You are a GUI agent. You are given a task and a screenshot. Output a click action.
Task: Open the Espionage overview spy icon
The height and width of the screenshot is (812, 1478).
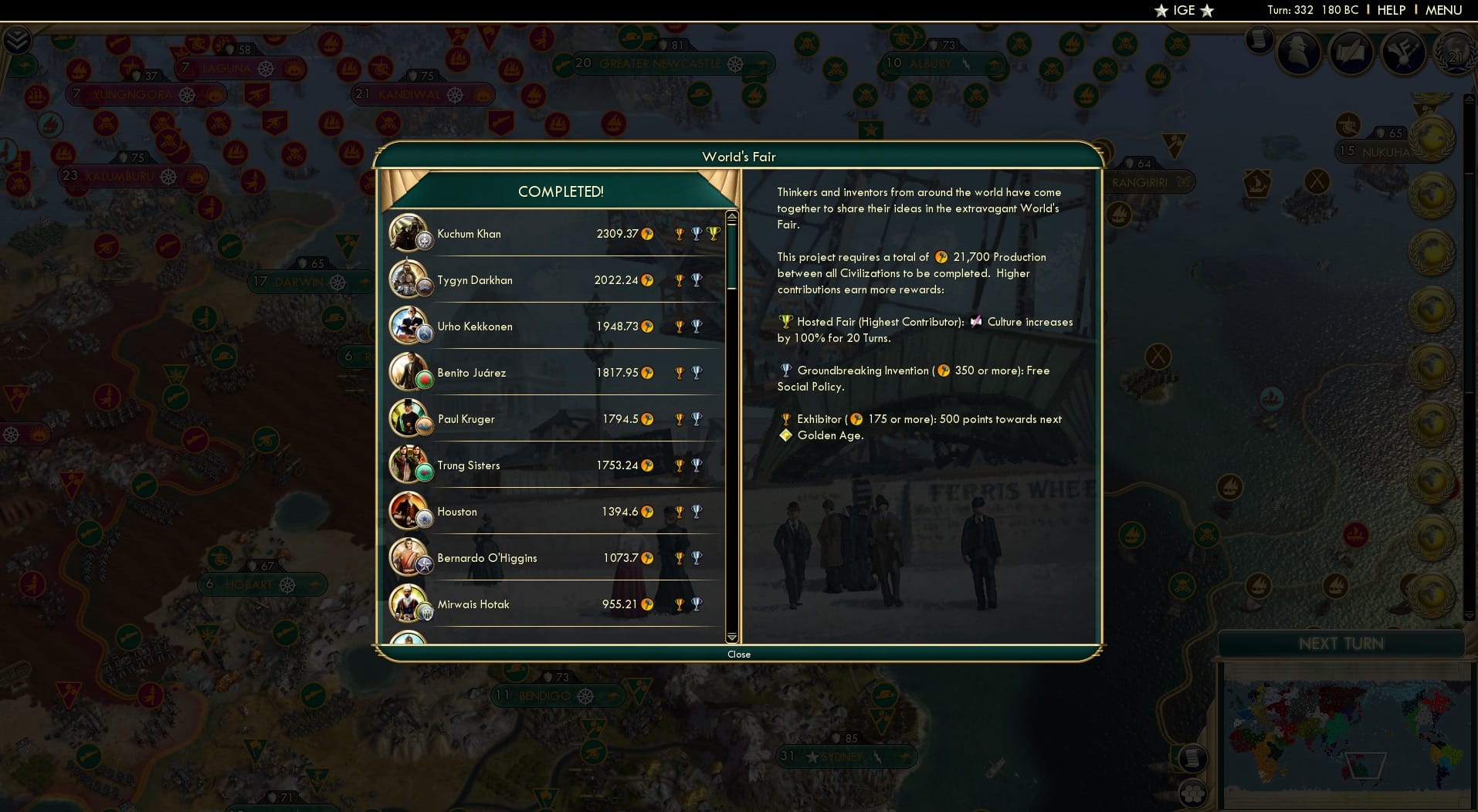[x=1297, y=52]
